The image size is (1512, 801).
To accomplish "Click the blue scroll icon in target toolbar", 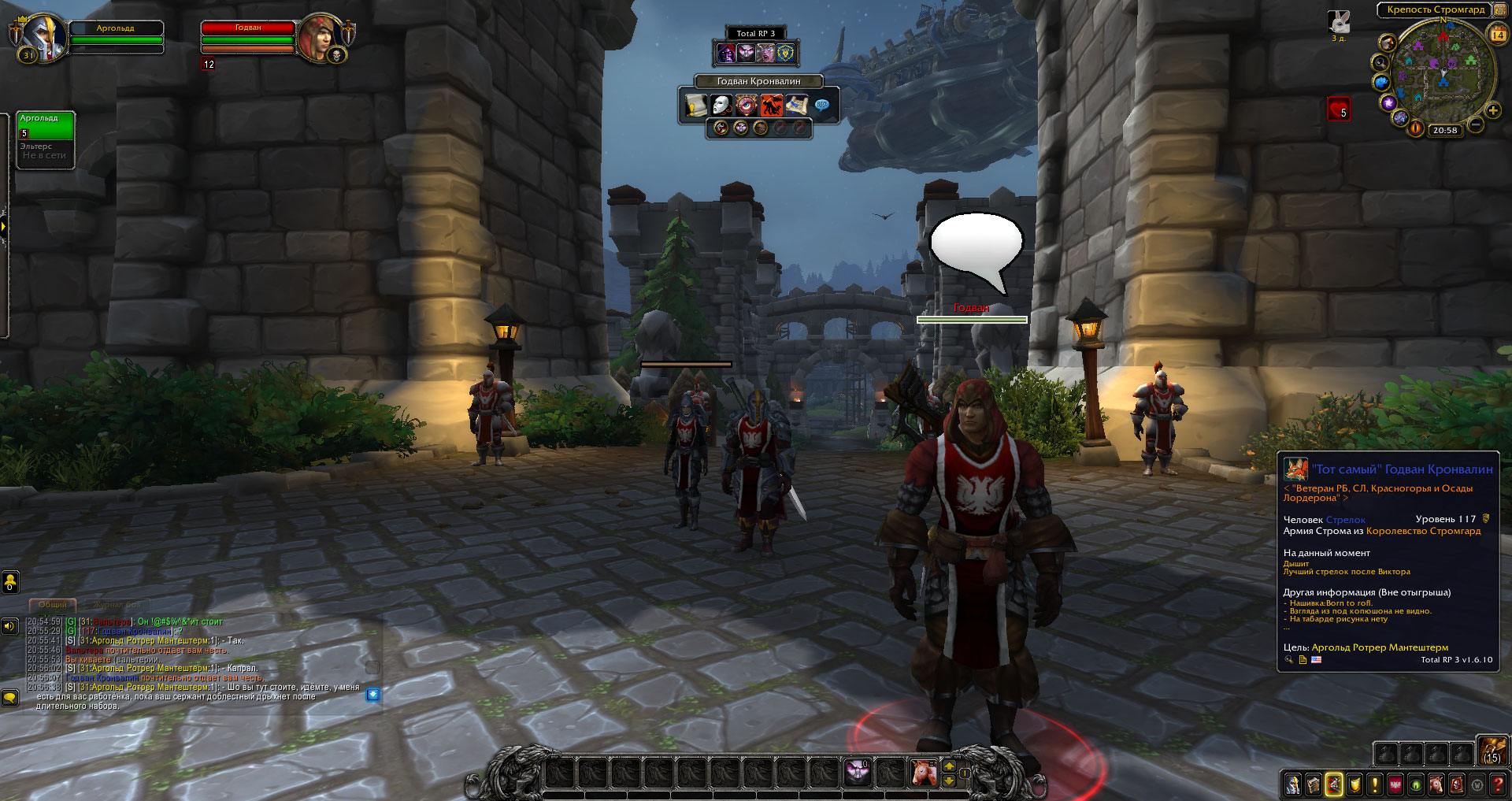I will [x=797, y=105].
